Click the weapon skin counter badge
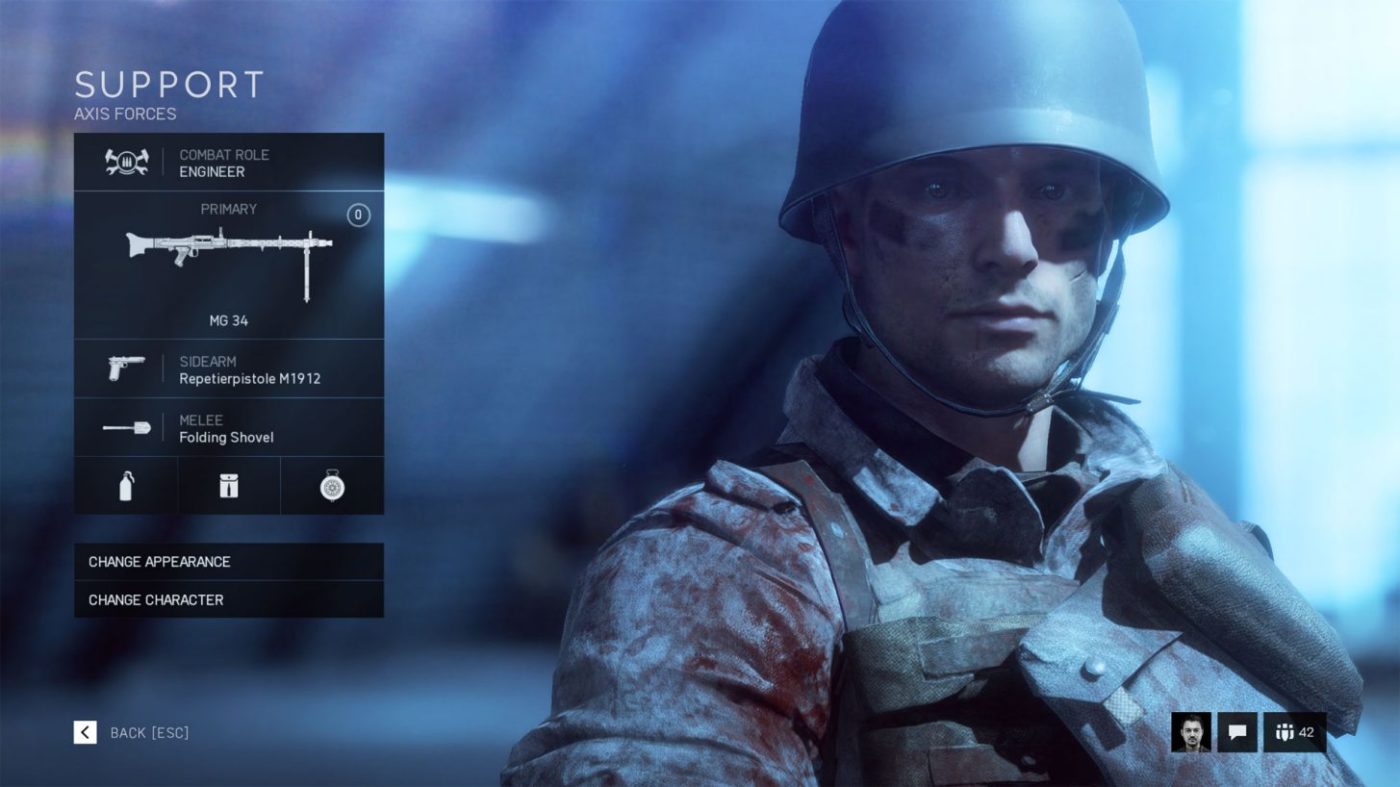1400x787 pixels. (x=358, y=212)
